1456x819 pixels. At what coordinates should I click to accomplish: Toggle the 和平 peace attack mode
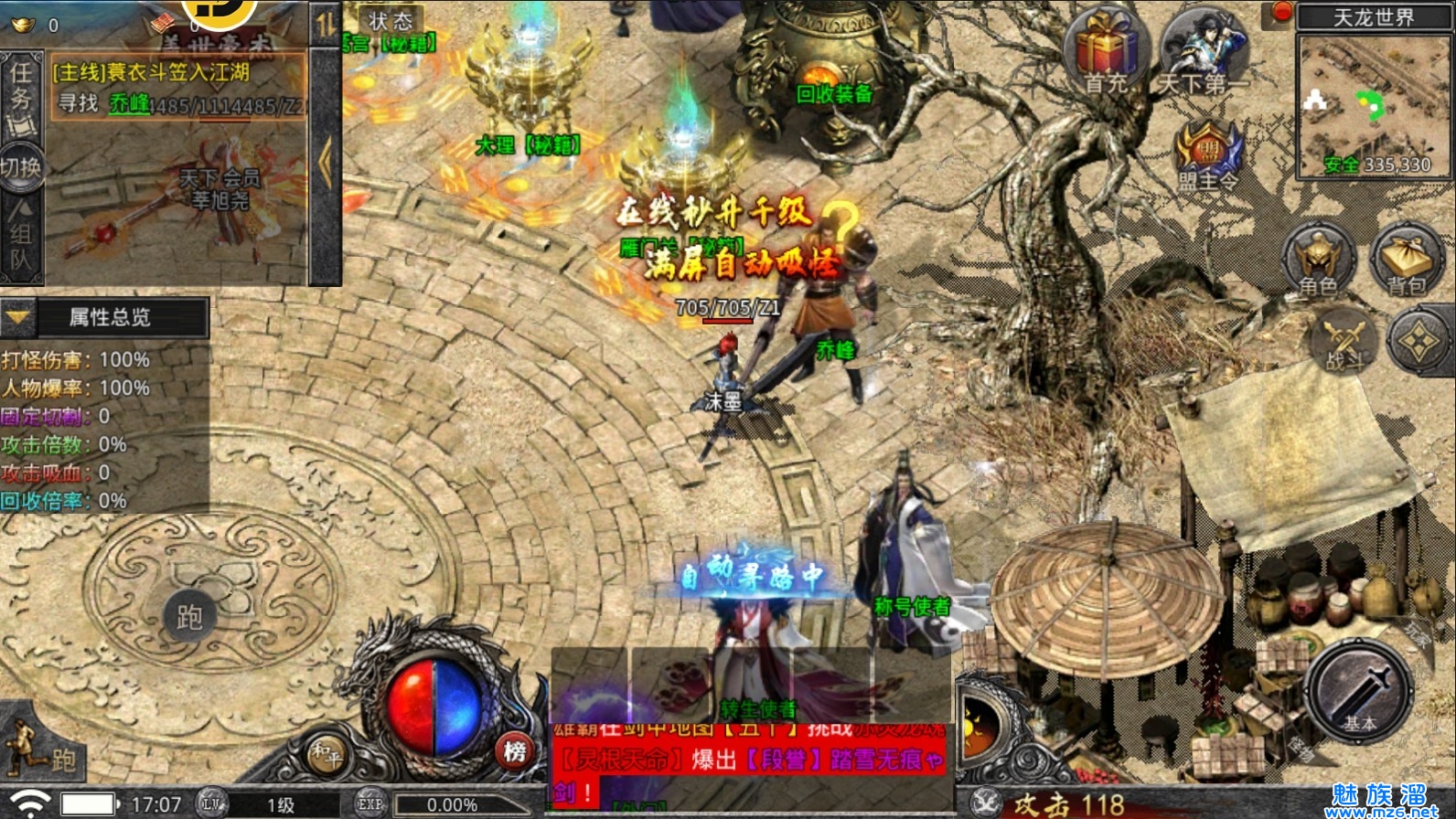(x=326, y=754)
